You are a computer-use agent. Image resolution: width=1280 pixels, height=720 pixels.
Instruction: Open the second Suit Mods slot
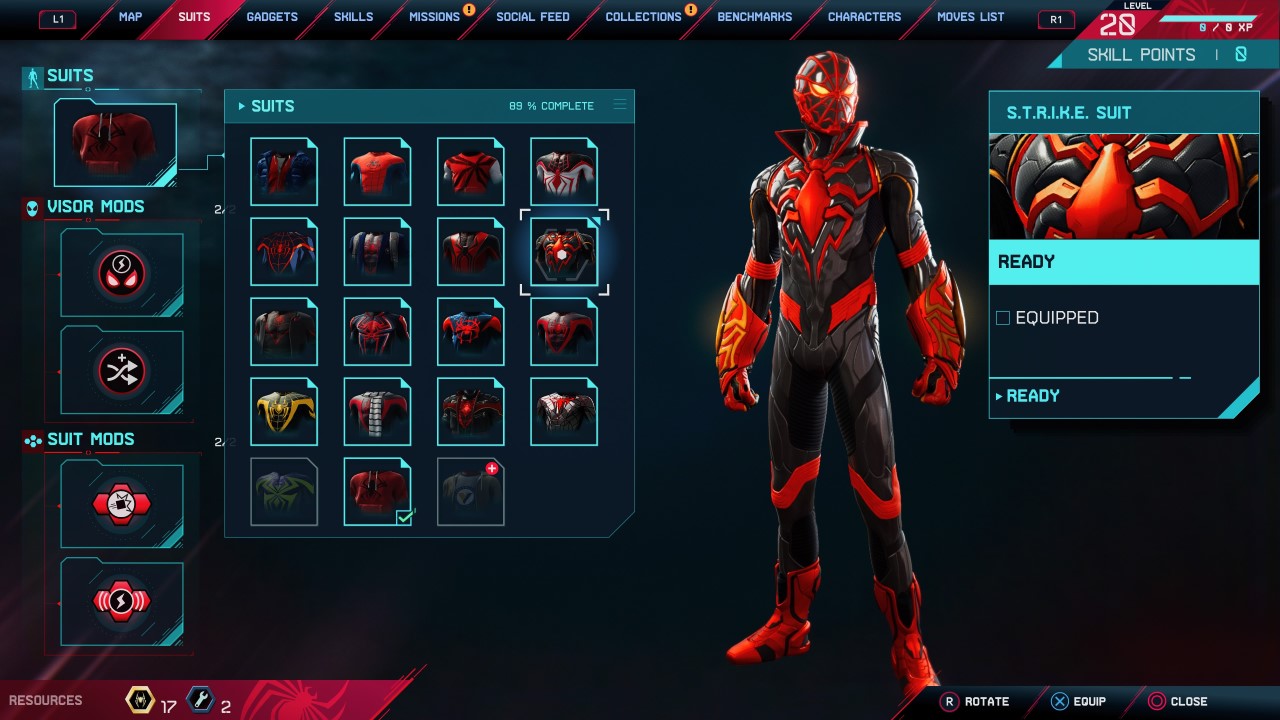pyautogui.click(x=122, y=600)
